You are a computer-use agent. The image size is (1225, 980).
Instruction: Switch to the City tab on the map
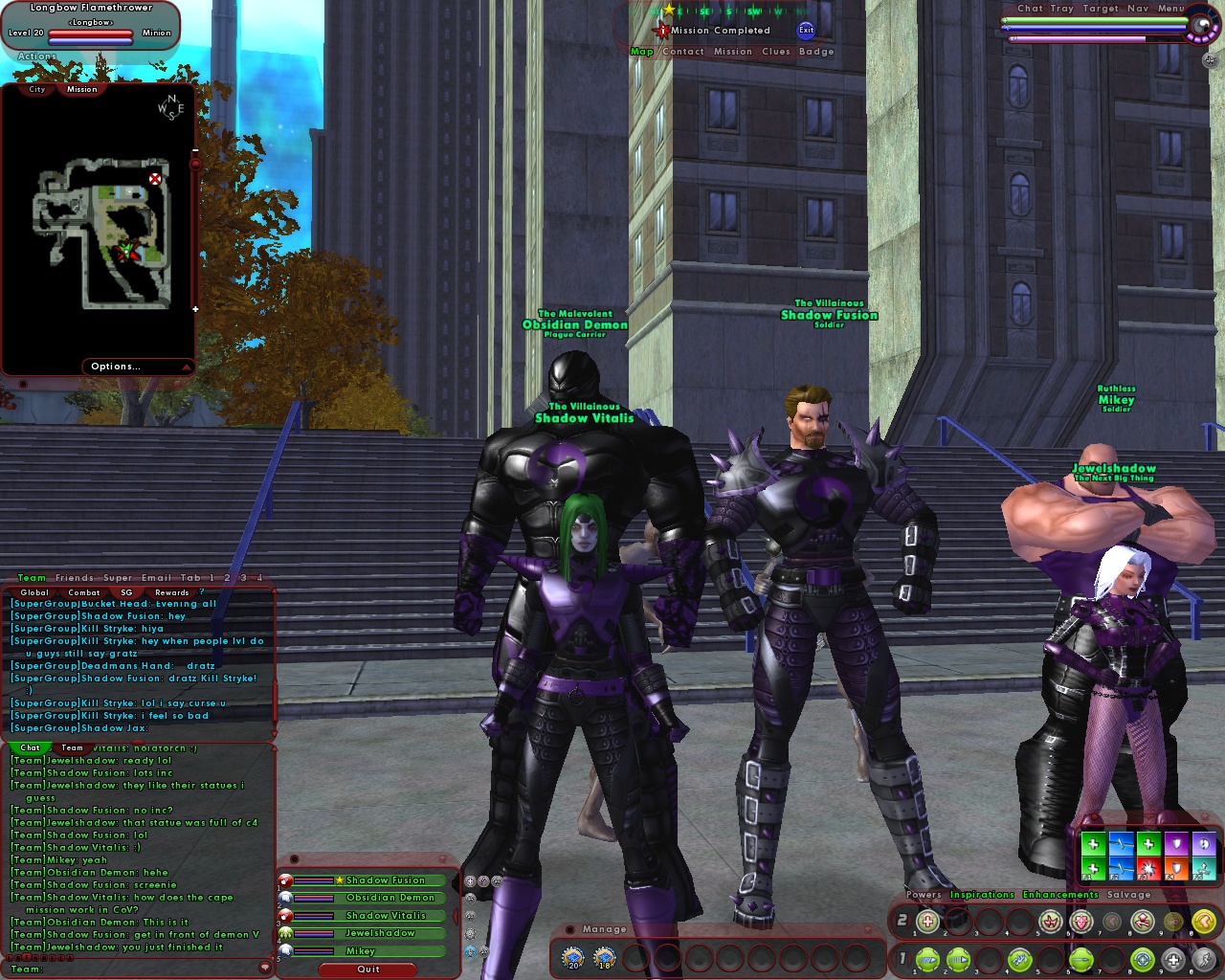[37, 88]
